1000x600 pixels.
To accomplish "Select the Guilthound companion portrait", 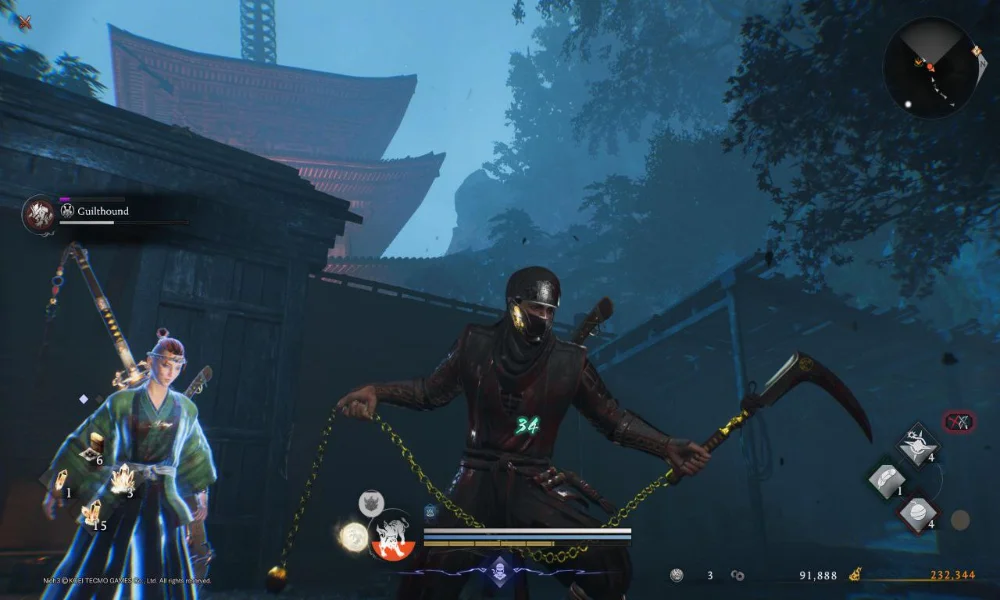I will pyautogui.click(x=40, y=213).
